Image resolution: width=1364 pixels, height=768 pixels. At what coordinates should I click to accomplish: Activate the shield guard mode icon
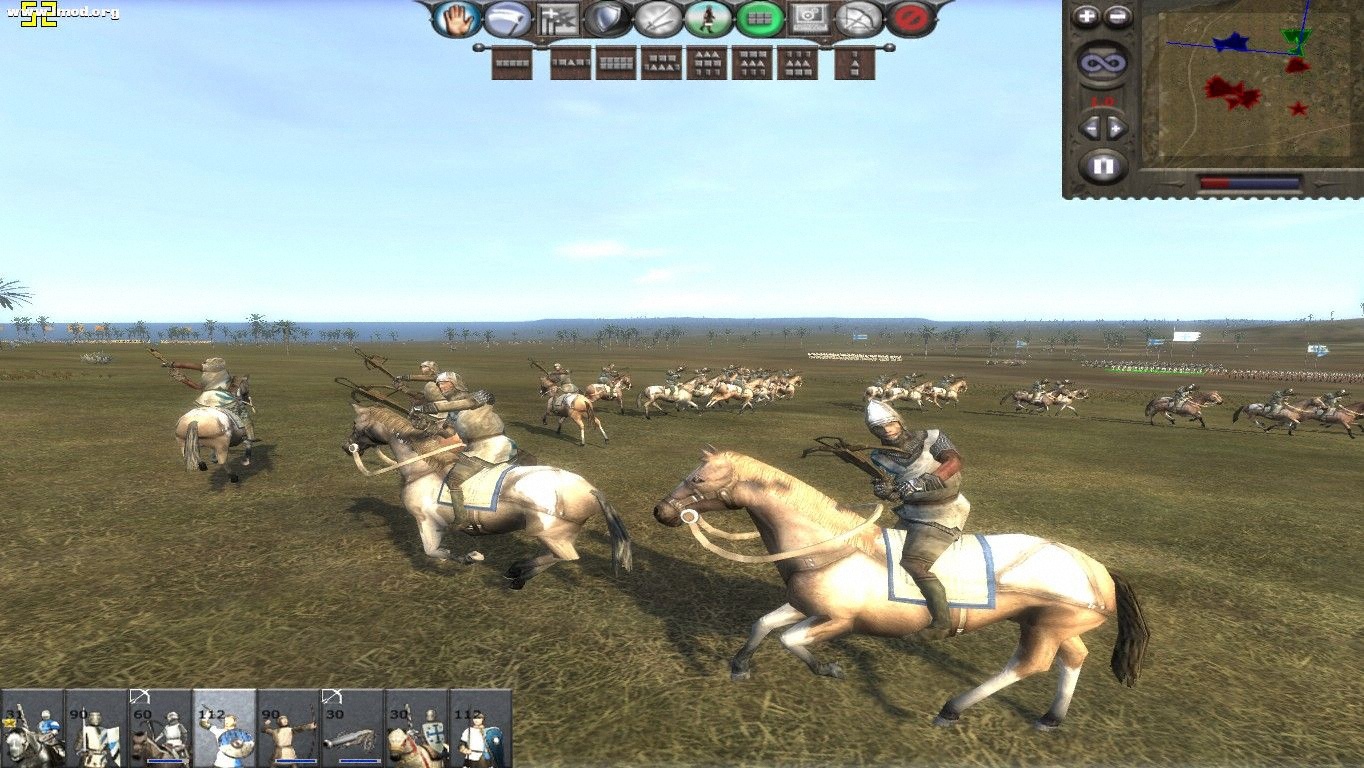pos(608,17)
